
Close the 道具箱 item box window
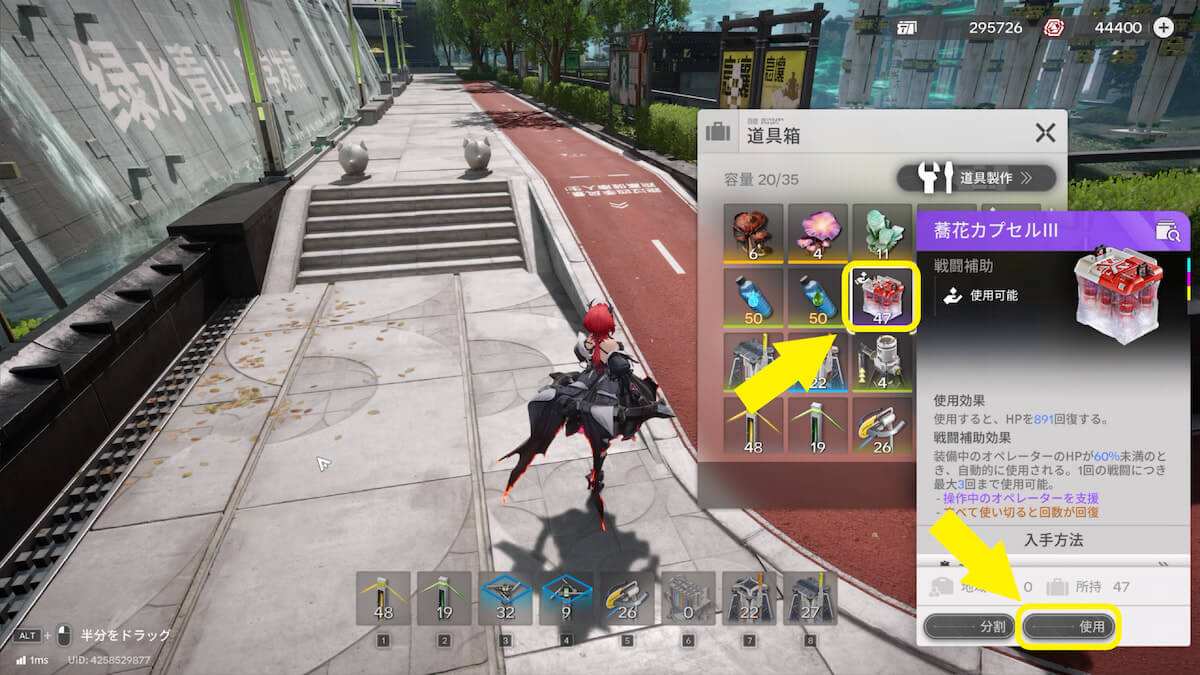pos(1045,132)
